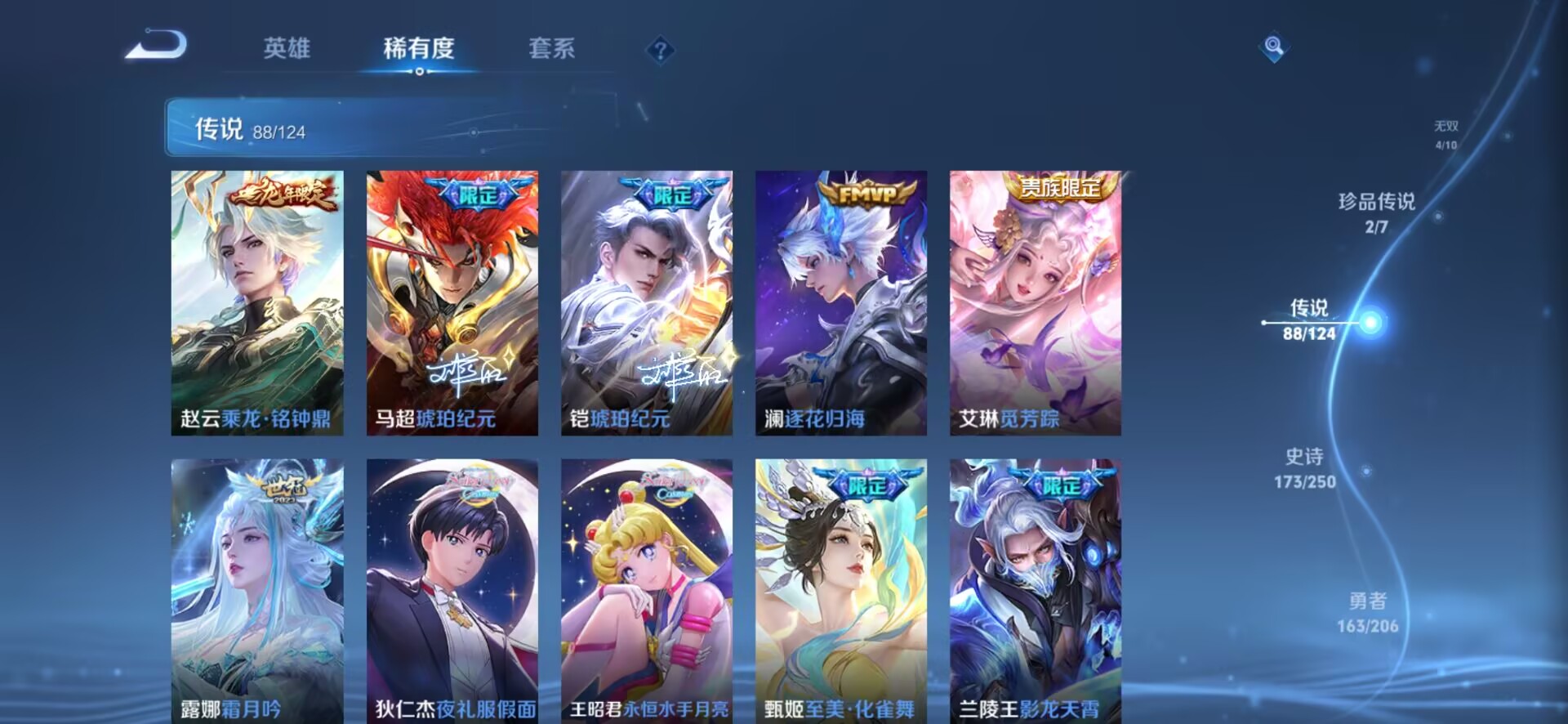
Task: Jump to the 珍品传说 rarity tier
Action: point(1376,212)
